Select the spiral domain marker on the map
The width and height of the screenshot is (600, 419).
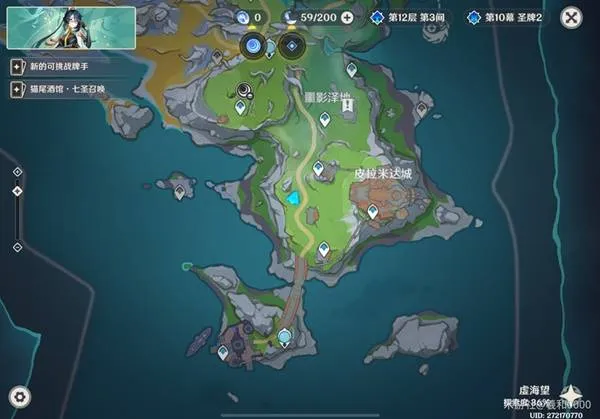[243, 89]
